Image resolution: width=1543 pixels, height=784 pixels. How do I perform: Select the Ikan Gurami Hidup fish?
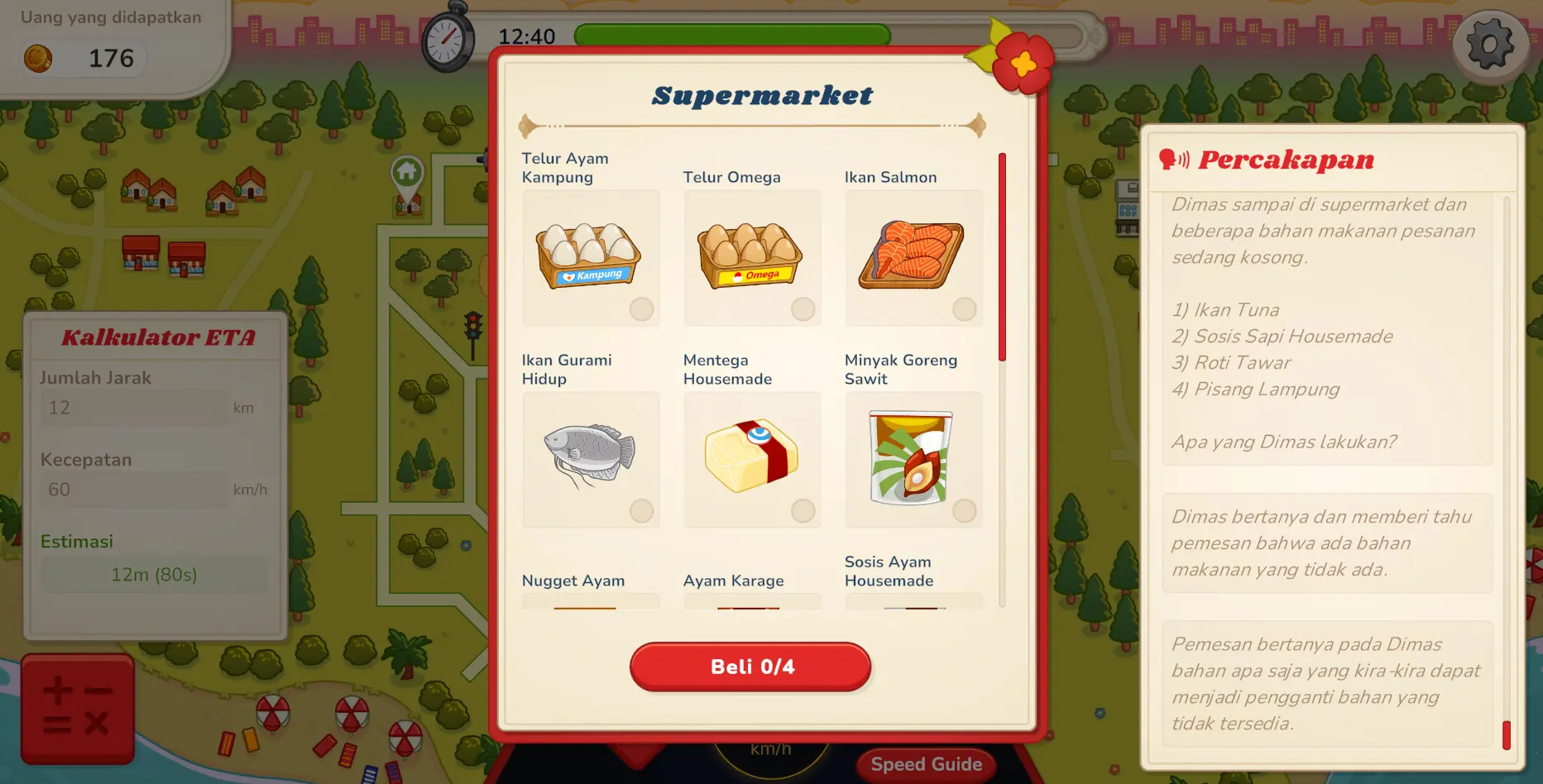point(591,460)
